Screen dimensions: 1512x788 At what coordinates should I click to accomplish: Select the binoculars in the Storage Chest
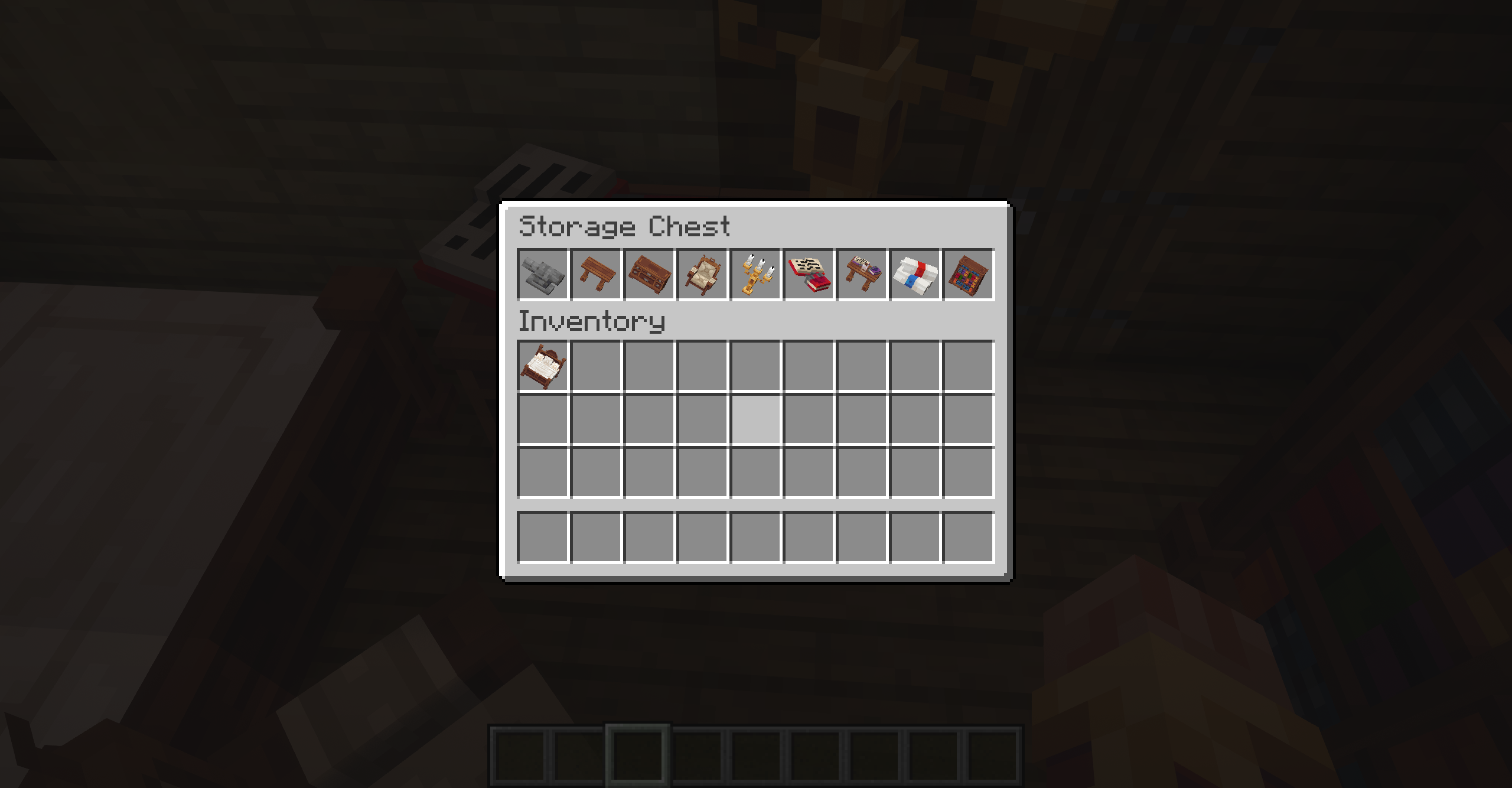[x=543, y=275]
